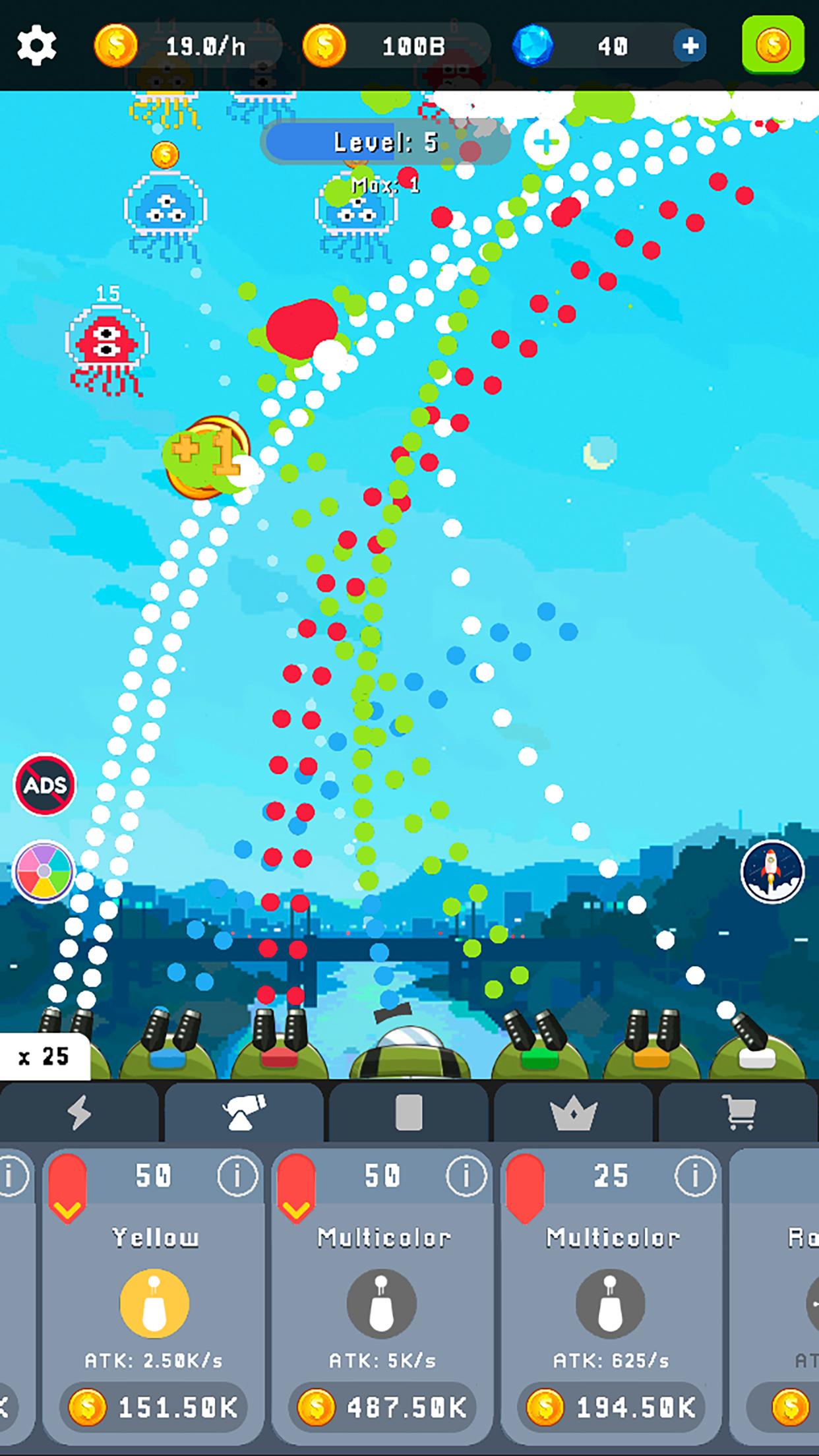Buy Yellow upgrade for 151.50K
This screenshot has width=819, height=1456.
(154, 1408)
